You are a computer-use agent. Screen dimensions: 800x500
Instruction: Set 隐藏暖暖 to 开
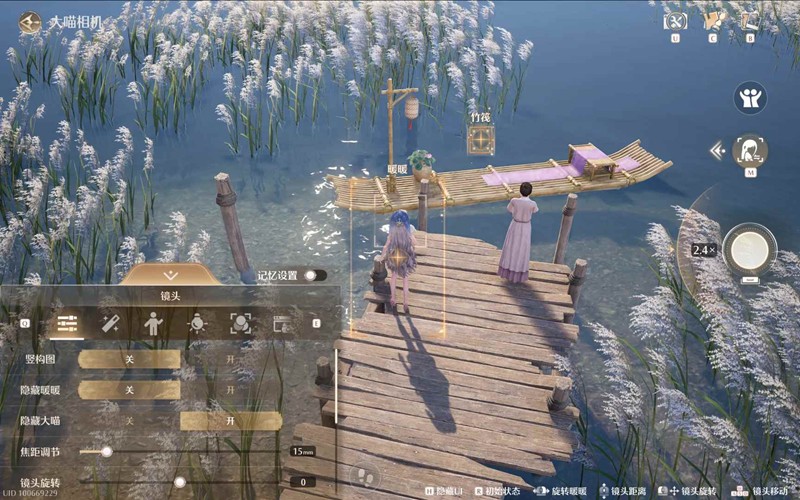tap(231, 390)
